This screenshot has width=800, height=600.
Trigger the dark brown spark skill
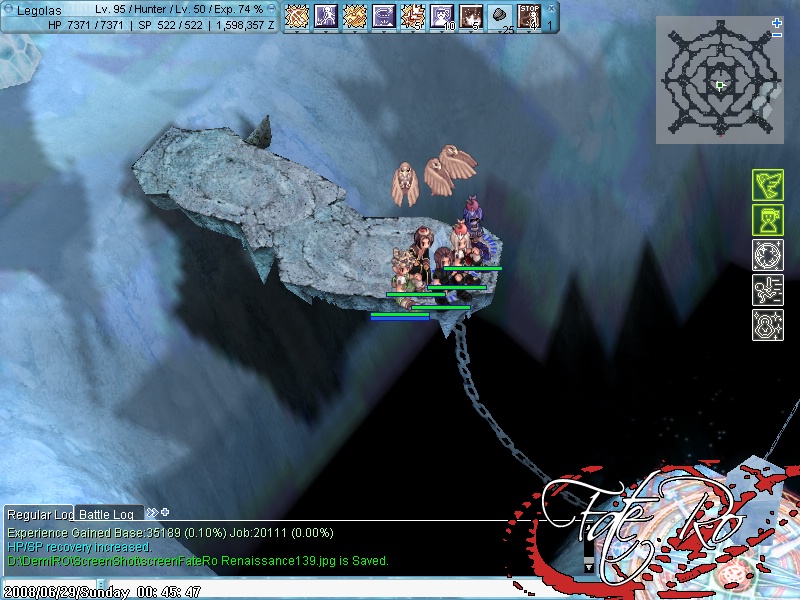[471, 16]
